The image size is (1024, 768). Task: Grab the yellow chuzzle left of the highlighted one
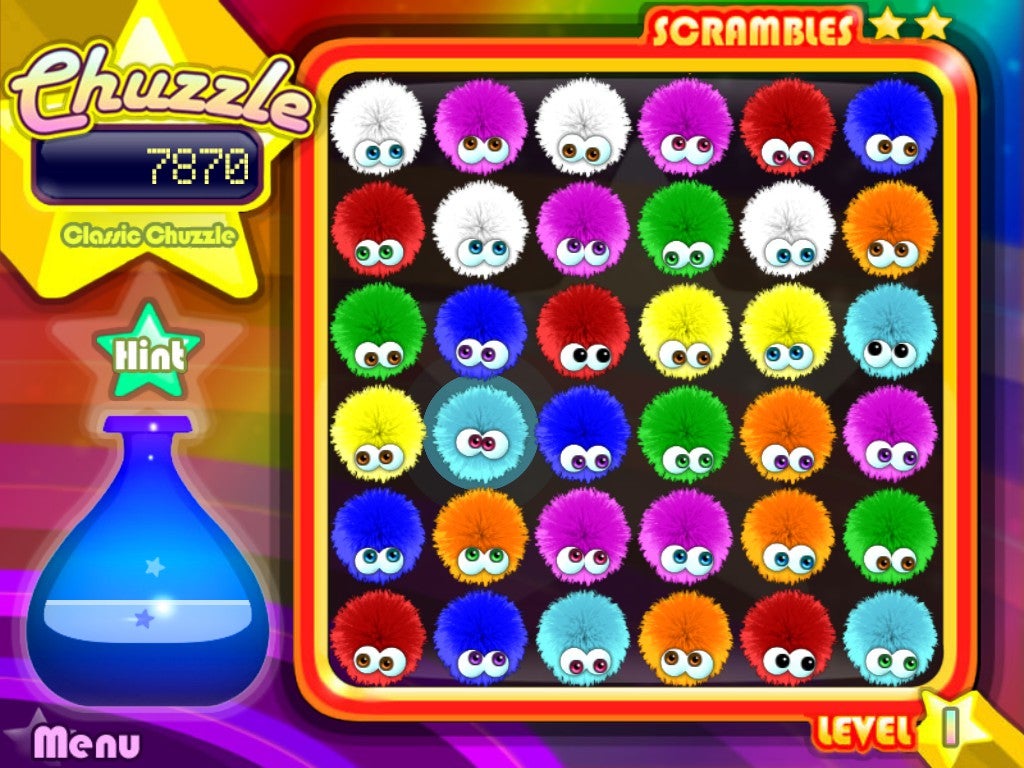378,432
